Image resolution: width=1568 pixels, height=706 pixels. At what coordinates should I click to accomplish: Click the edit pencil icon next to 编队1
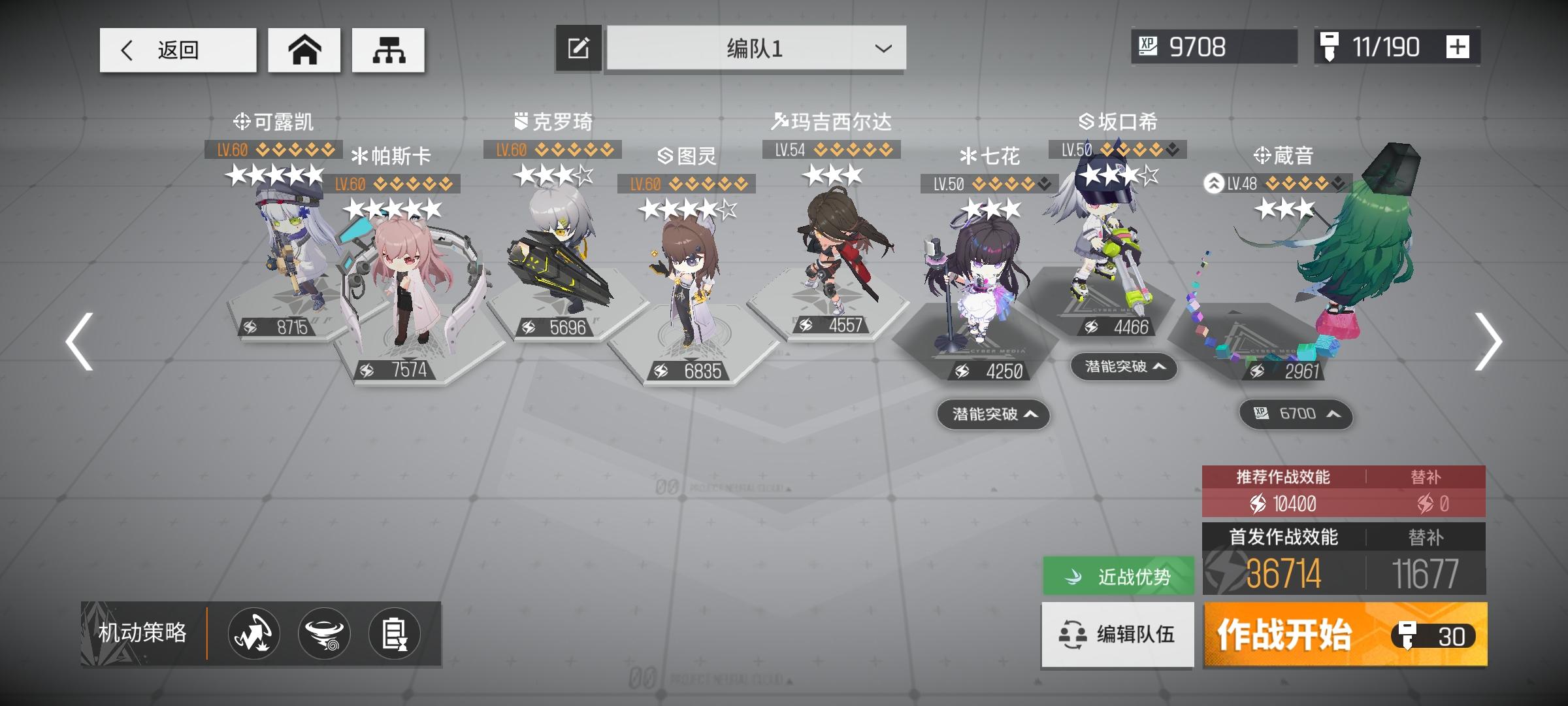[578, 48]
